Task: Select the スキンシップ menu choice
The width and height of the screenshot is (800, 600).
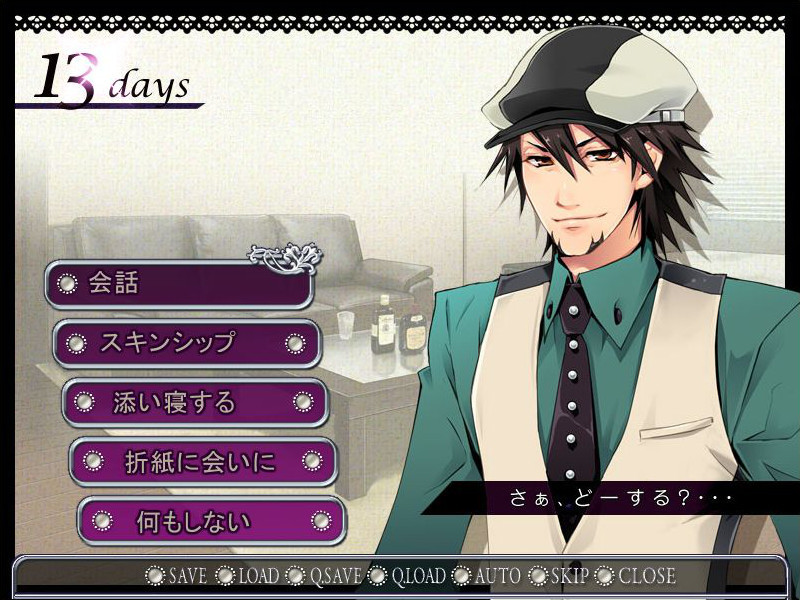Action: tap(186, 343)
